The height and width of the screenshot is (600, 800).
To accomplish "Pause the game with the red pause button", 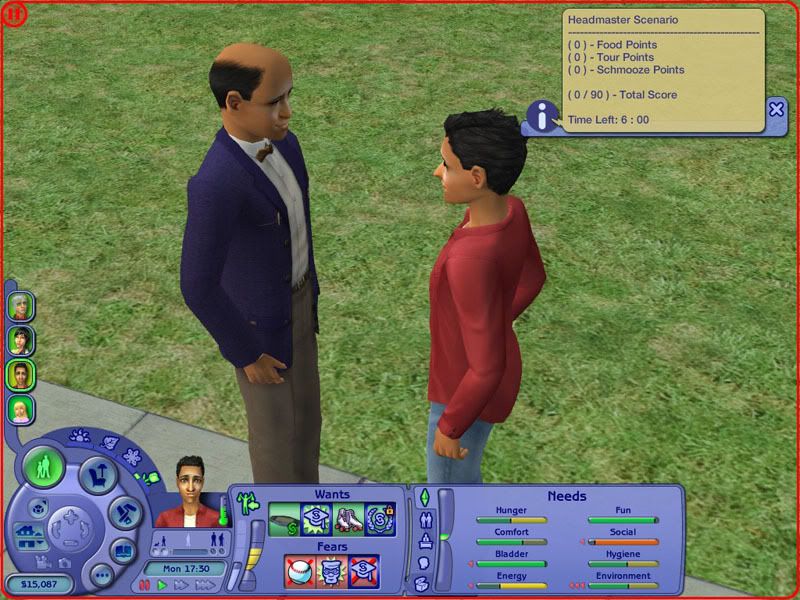I will point(145,585).
